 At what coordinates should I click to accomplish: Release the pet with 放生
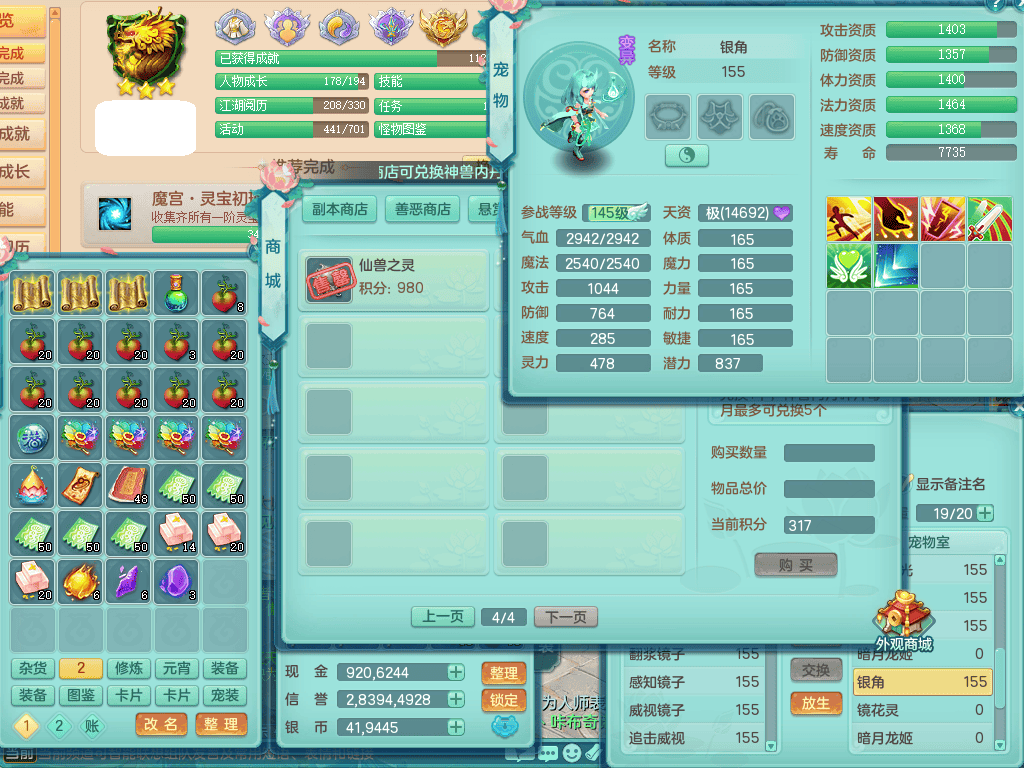click(816, 703)
